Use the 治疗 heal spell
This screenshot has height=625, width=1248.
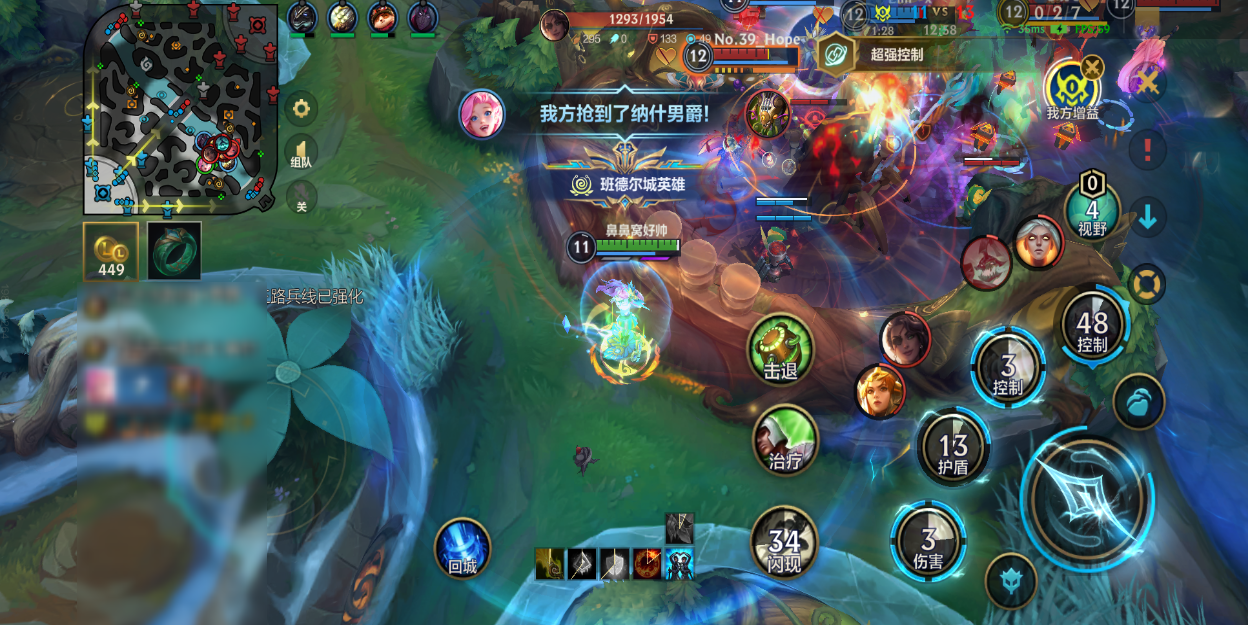pos(785,438)
